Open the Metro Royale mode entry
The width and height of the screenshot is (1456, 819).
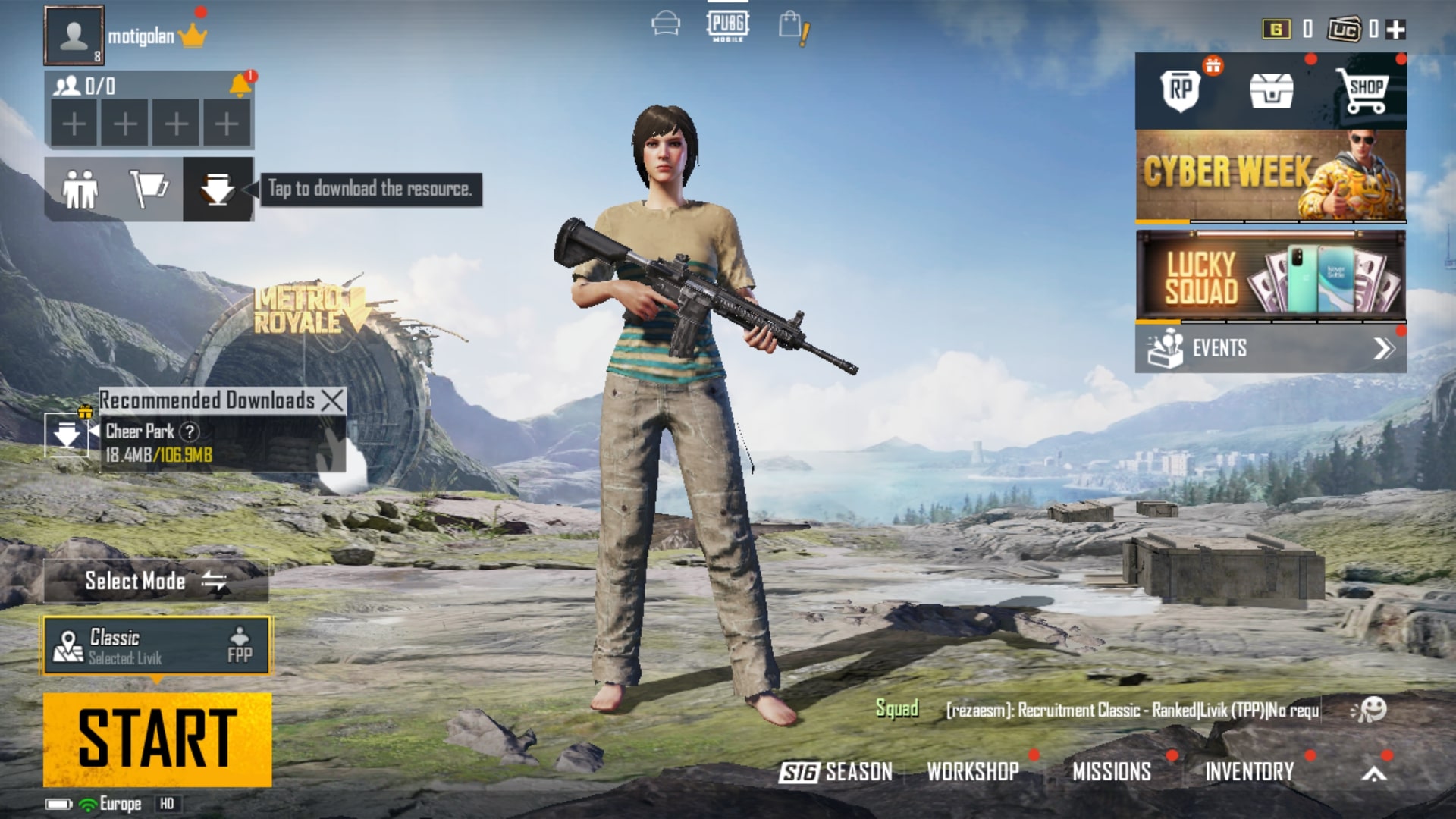click(x=303, y=311)
